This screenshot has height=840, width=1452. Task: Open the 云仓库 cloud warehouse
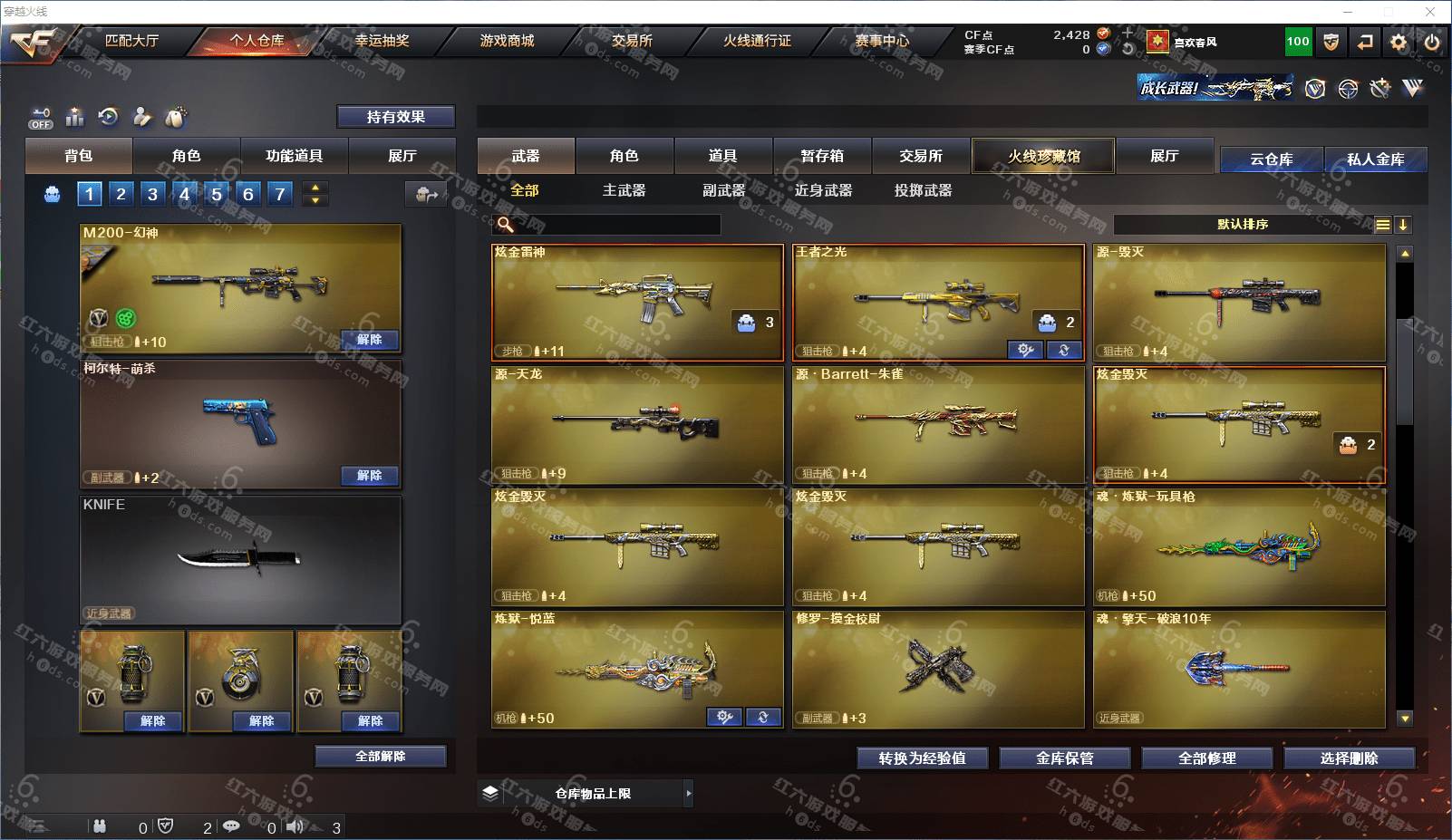pos(1271,159)
